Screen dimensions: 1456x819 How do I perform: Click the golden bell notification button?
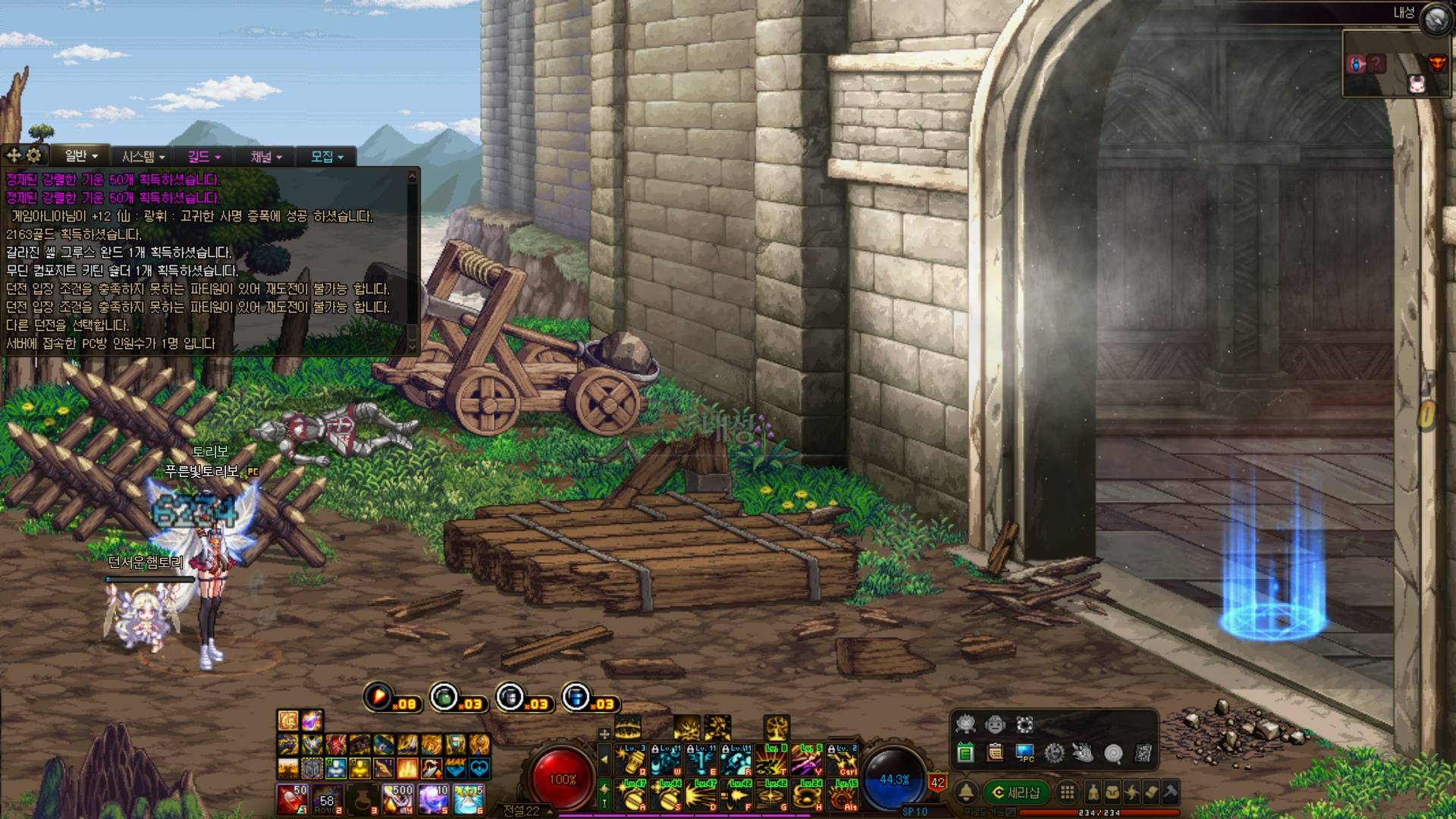tap(966, 792)
